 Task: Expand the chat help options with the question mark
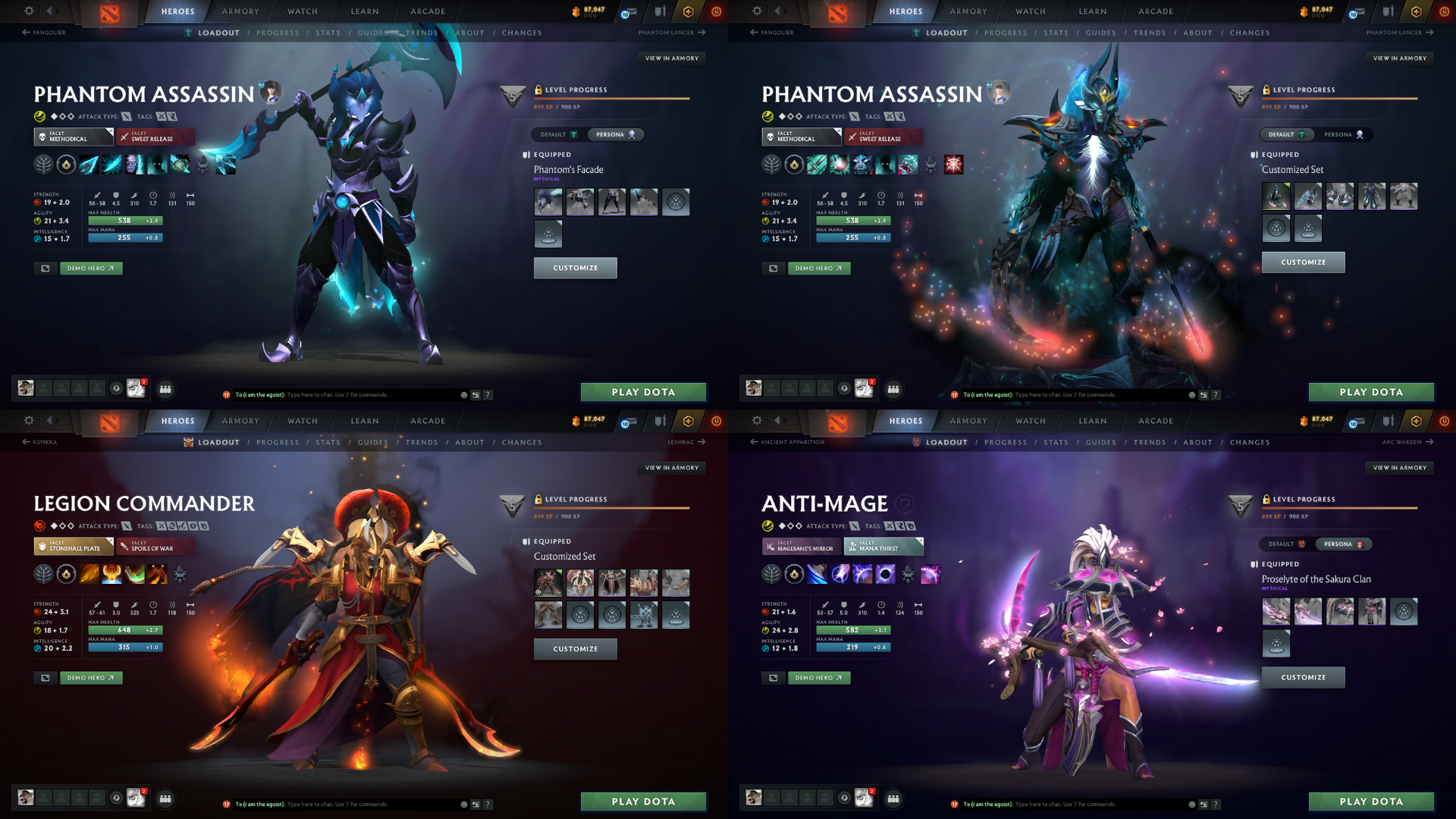pyautogui.click(x=487, y=394)
